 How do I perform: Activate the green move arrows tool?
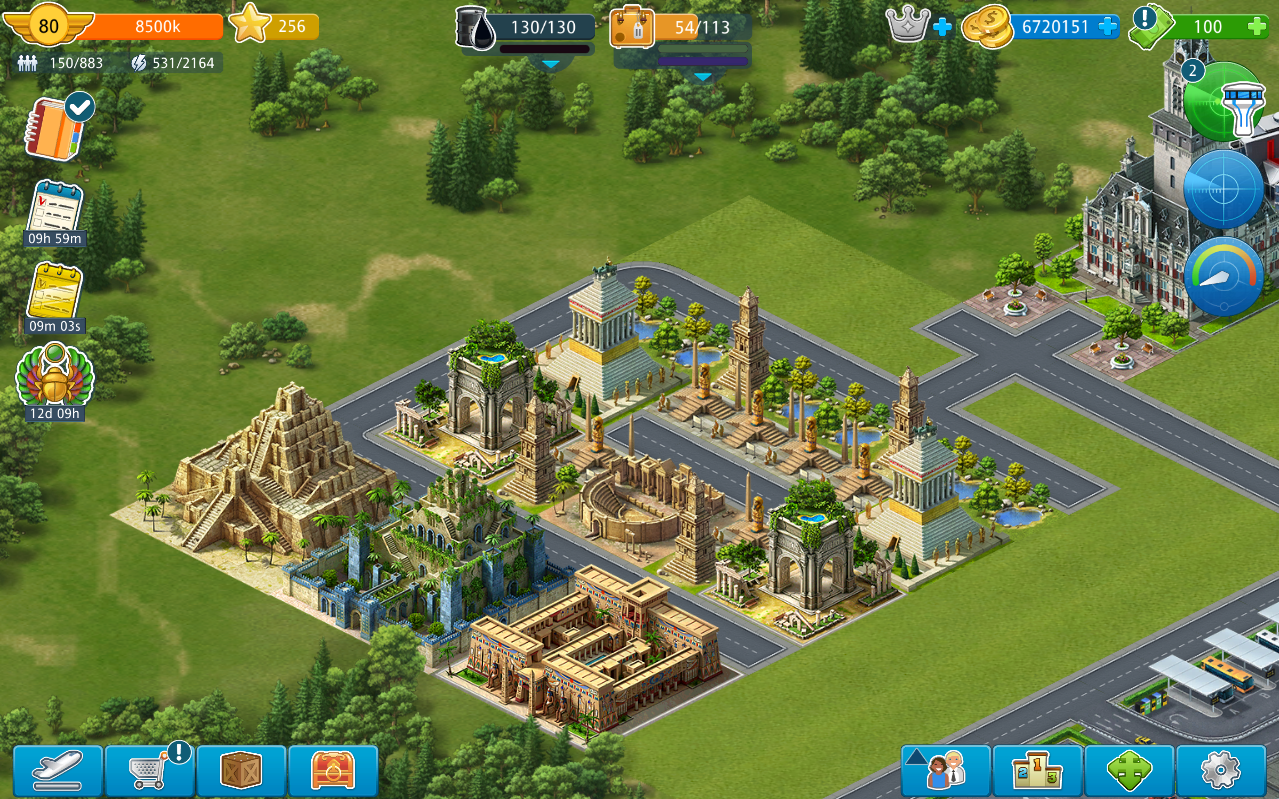1130,771
